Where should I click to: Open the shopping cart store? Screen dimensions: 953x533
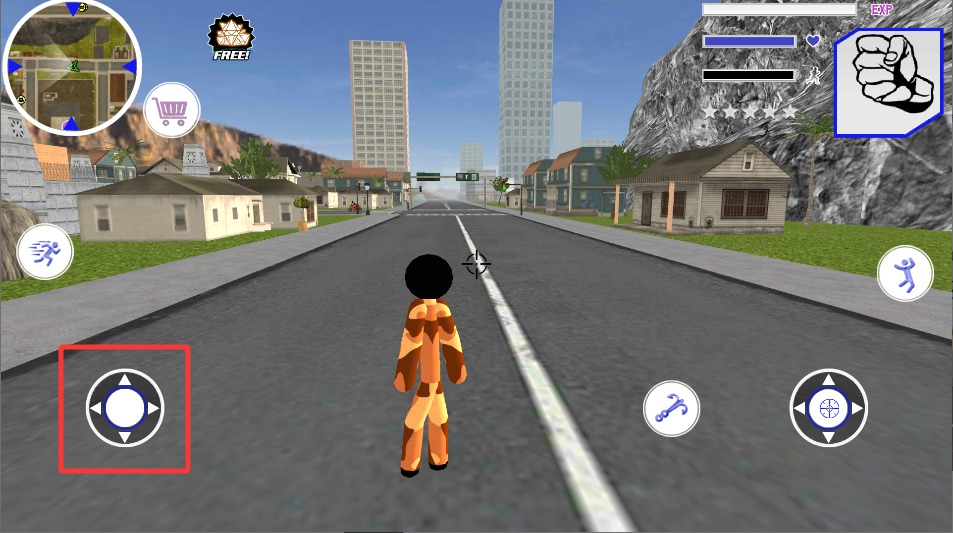click(x=172, y=110)
